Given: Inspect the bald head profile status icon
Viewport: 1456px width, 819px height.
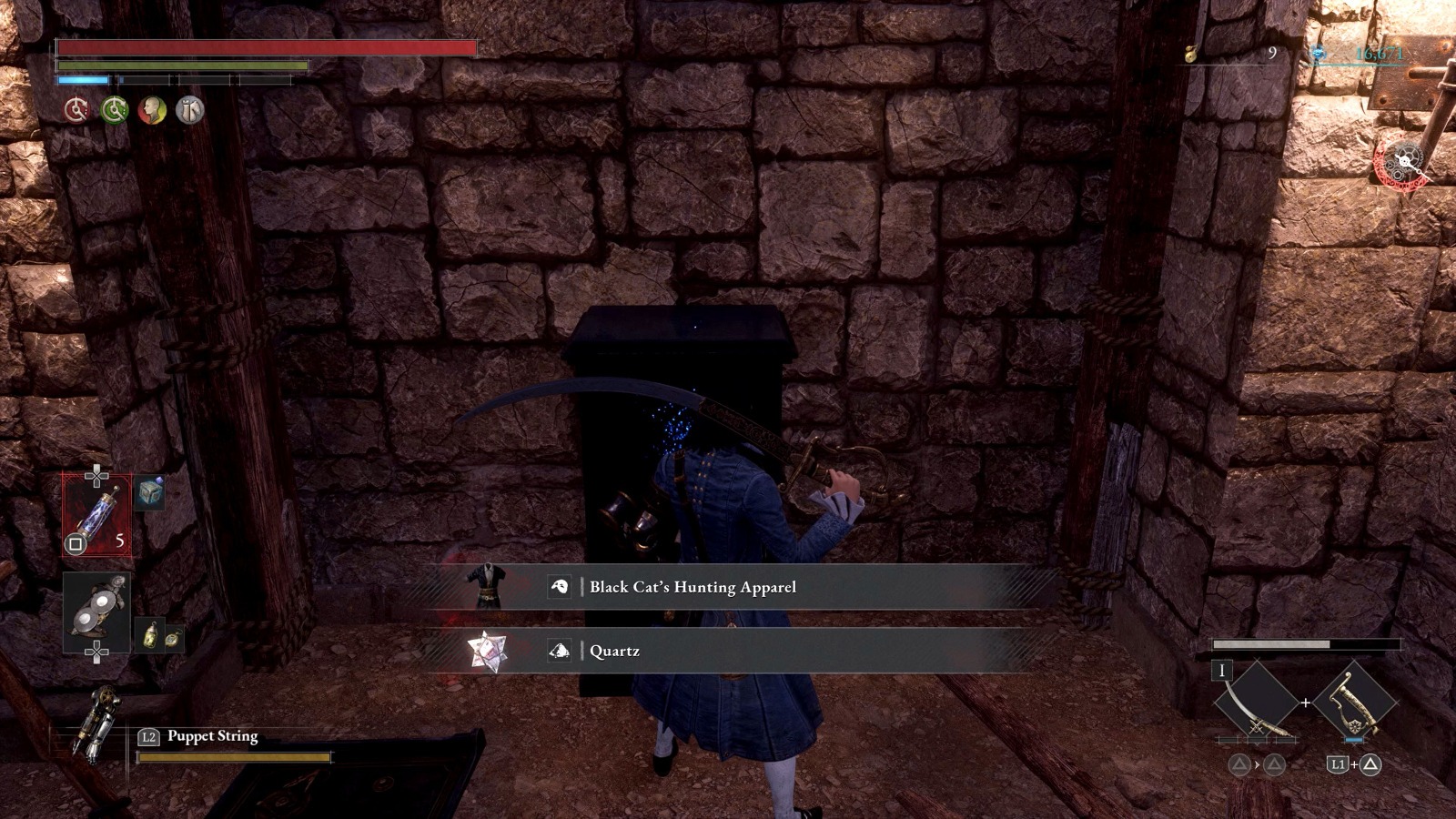Looking at the screenshot, I should tap(152, 110).
